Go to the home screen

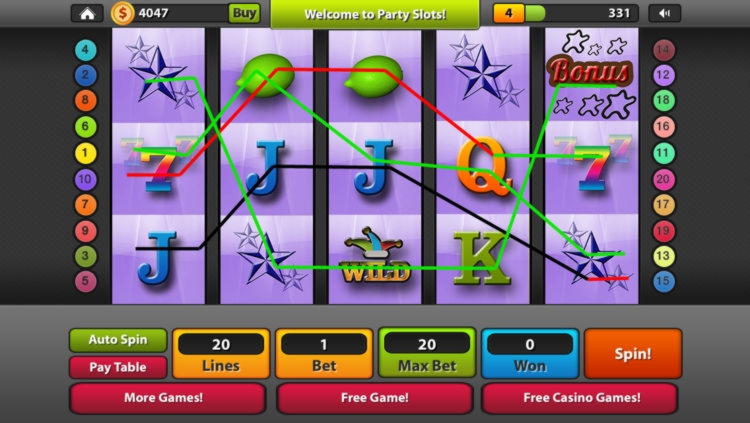[x=87, y=13]
